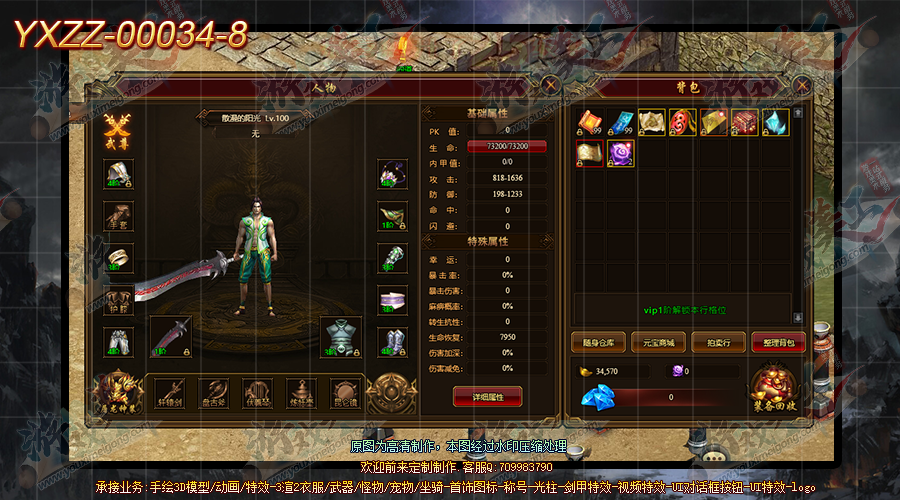Open detailed attributes (详细属性)
This screenshot has height=500, width=900.
point(487,397)
